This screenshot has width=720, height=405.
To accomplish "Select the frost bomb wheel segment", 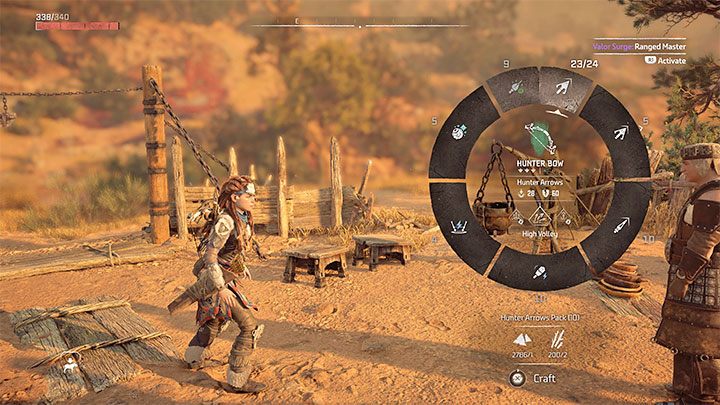I will 457,131.
